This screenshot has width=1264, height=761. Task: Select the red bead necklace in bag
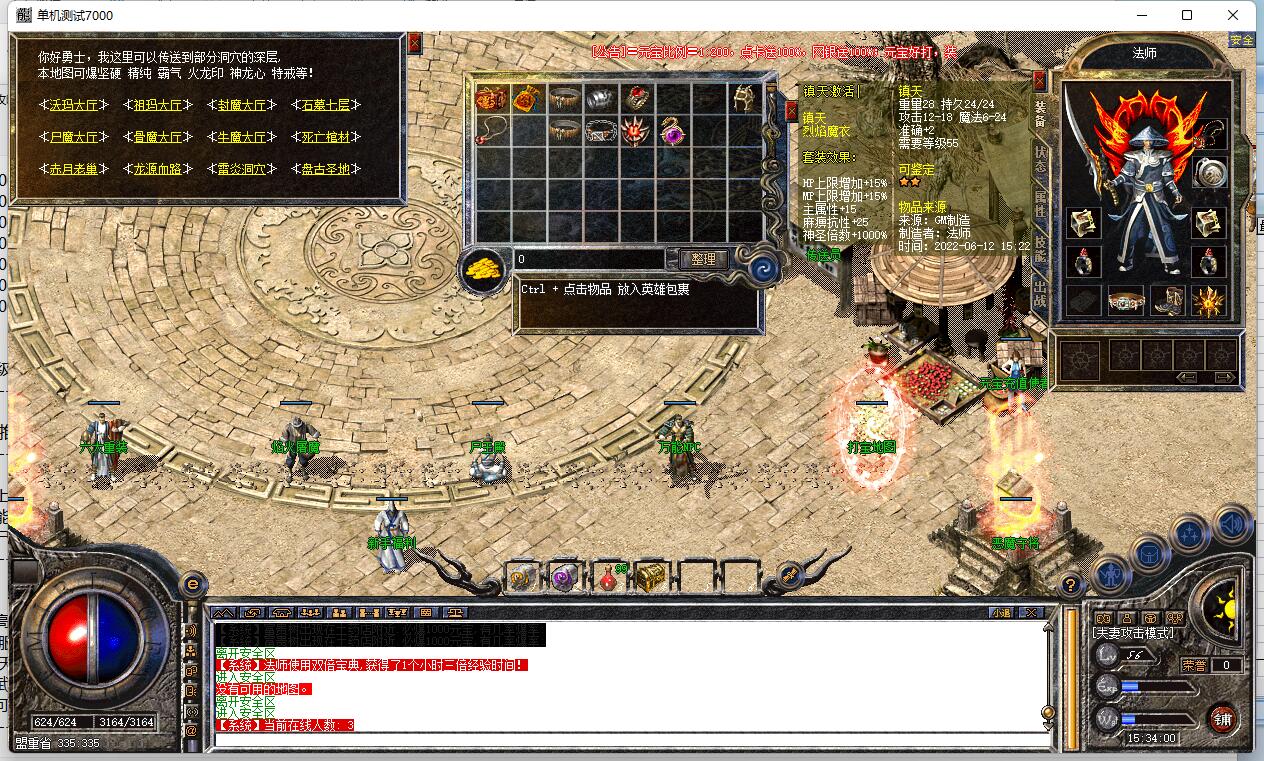pyautogui.click(x=489, y=130)
